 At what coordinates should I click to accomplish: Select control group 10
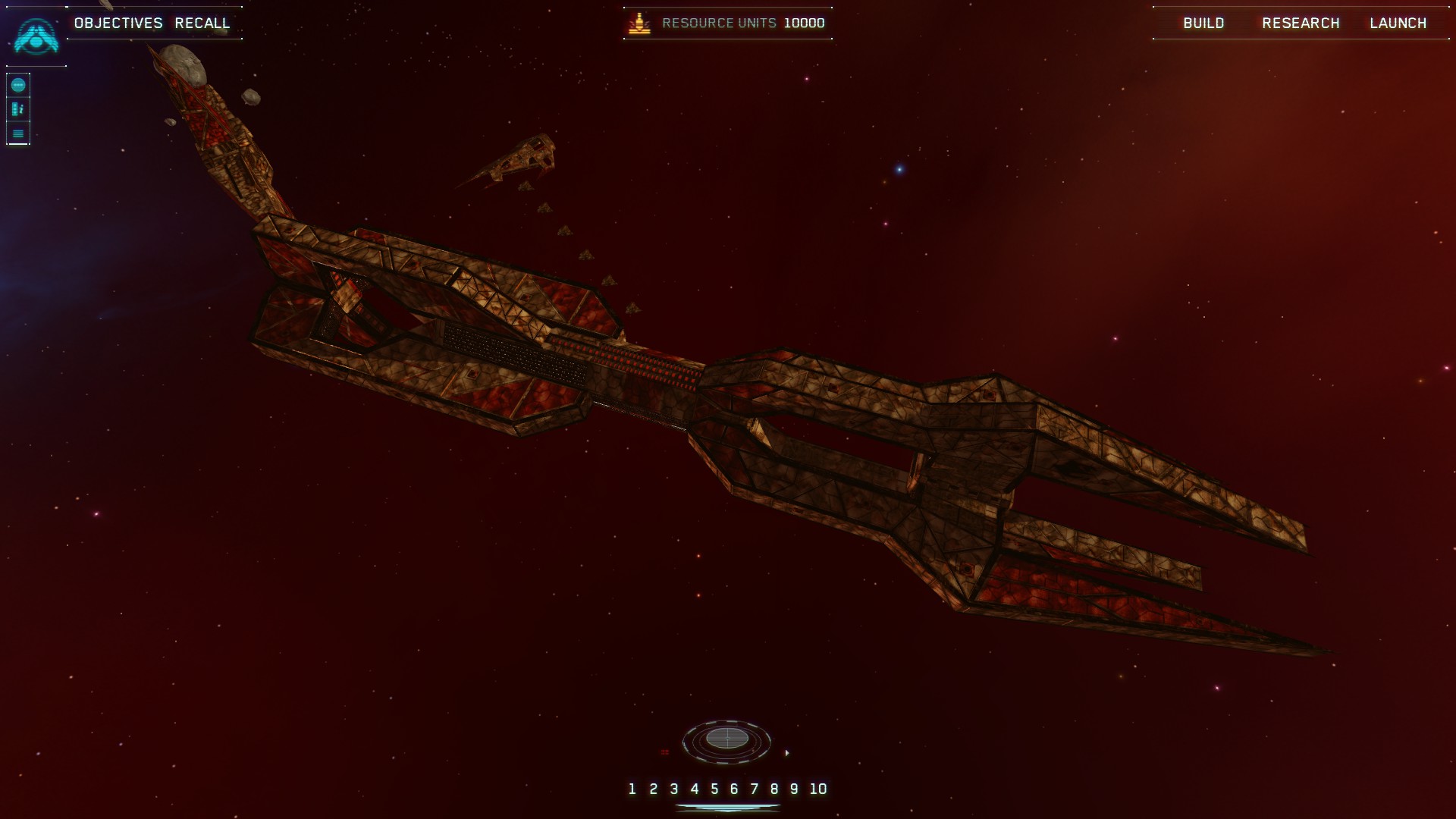click(817, 789)
